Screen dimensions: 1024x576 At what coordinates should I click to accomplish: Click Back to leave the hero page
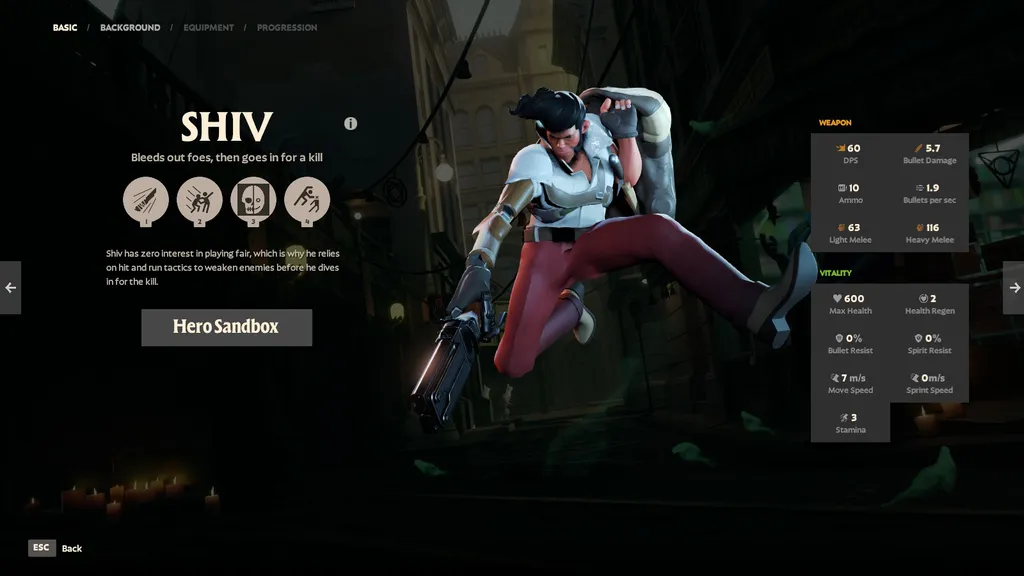click(x=56, y=548)
